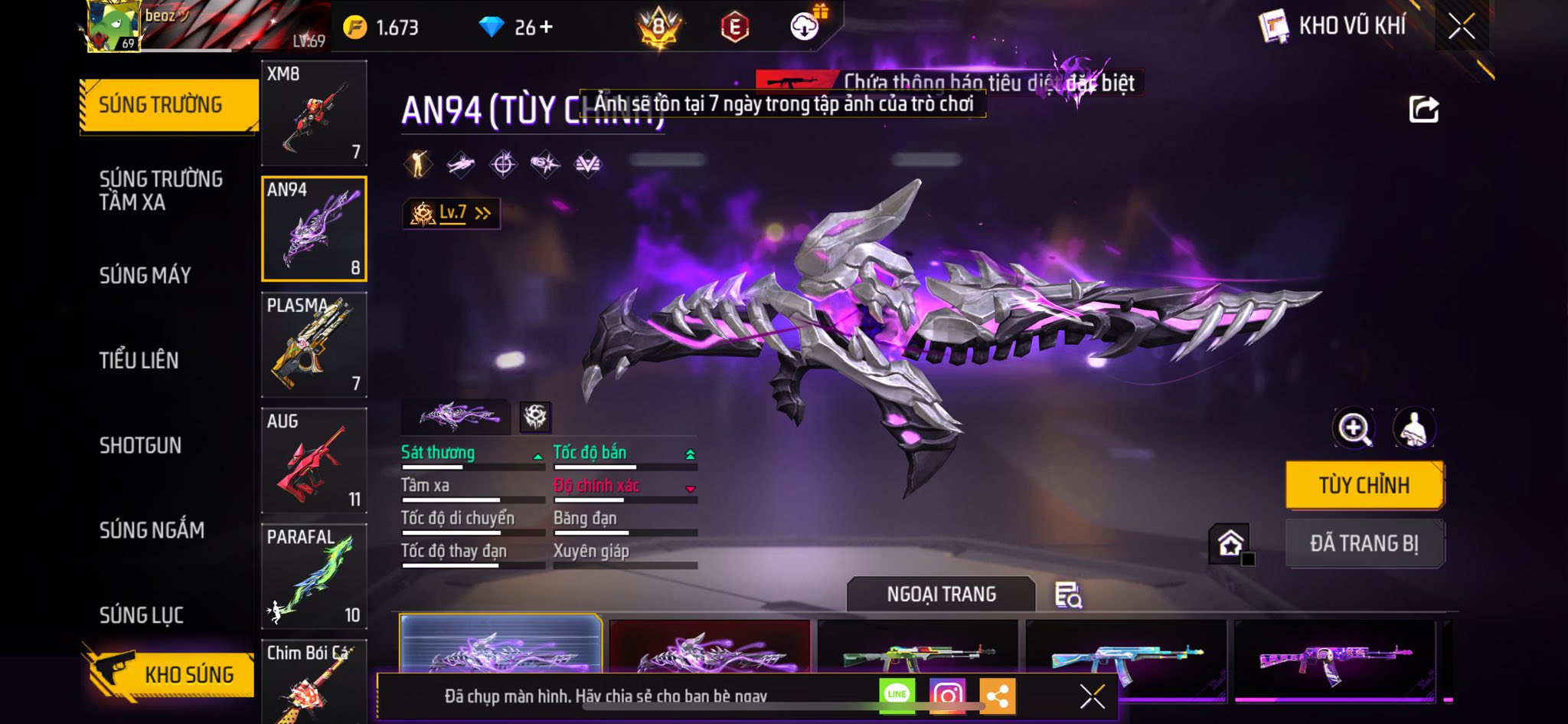This screenshot has width=1568, height=724.
Task: Switch to Súng Ngắm category
Action: (152, 530)
